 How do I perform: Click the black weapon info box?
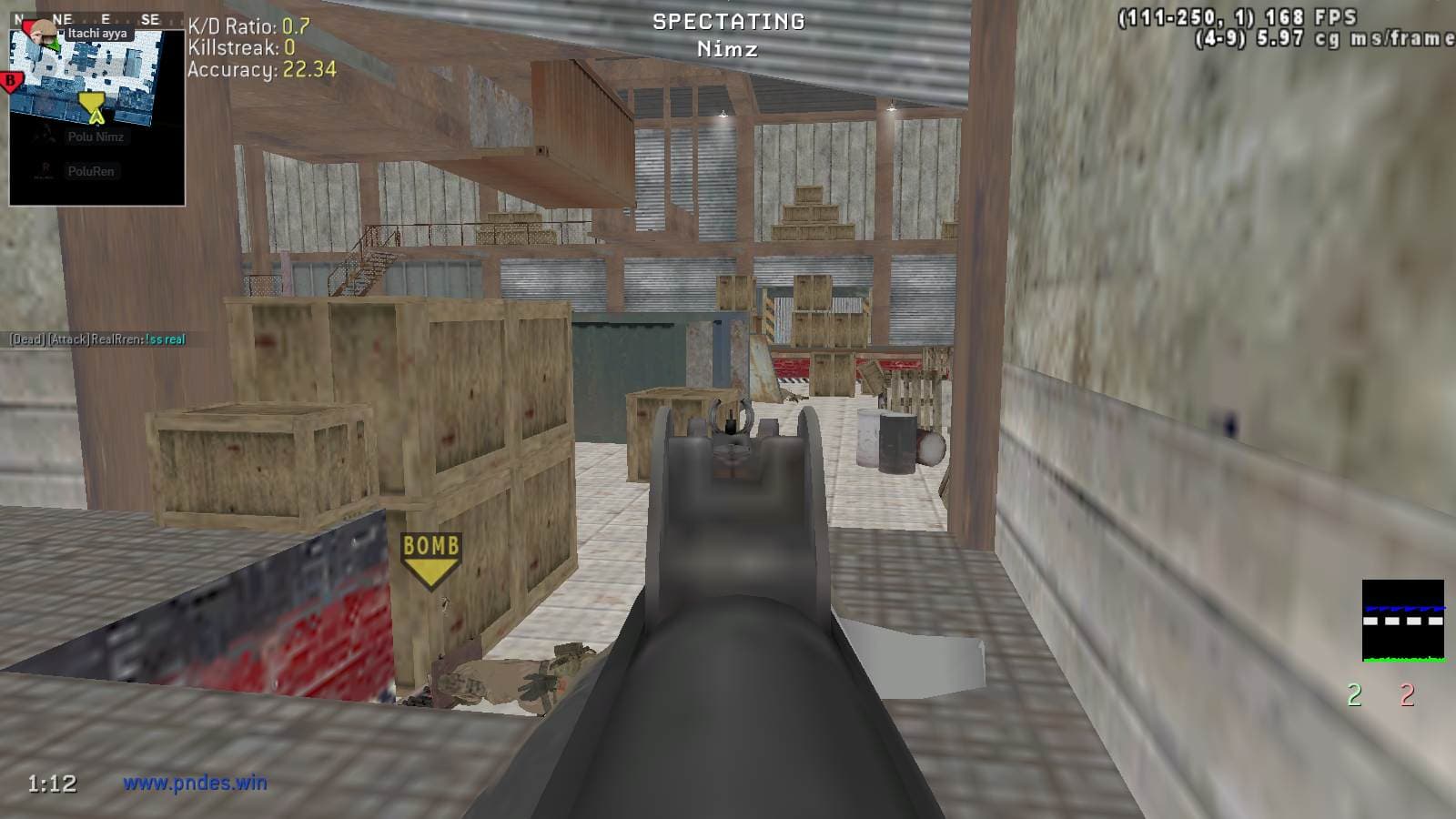(1402, 621)
